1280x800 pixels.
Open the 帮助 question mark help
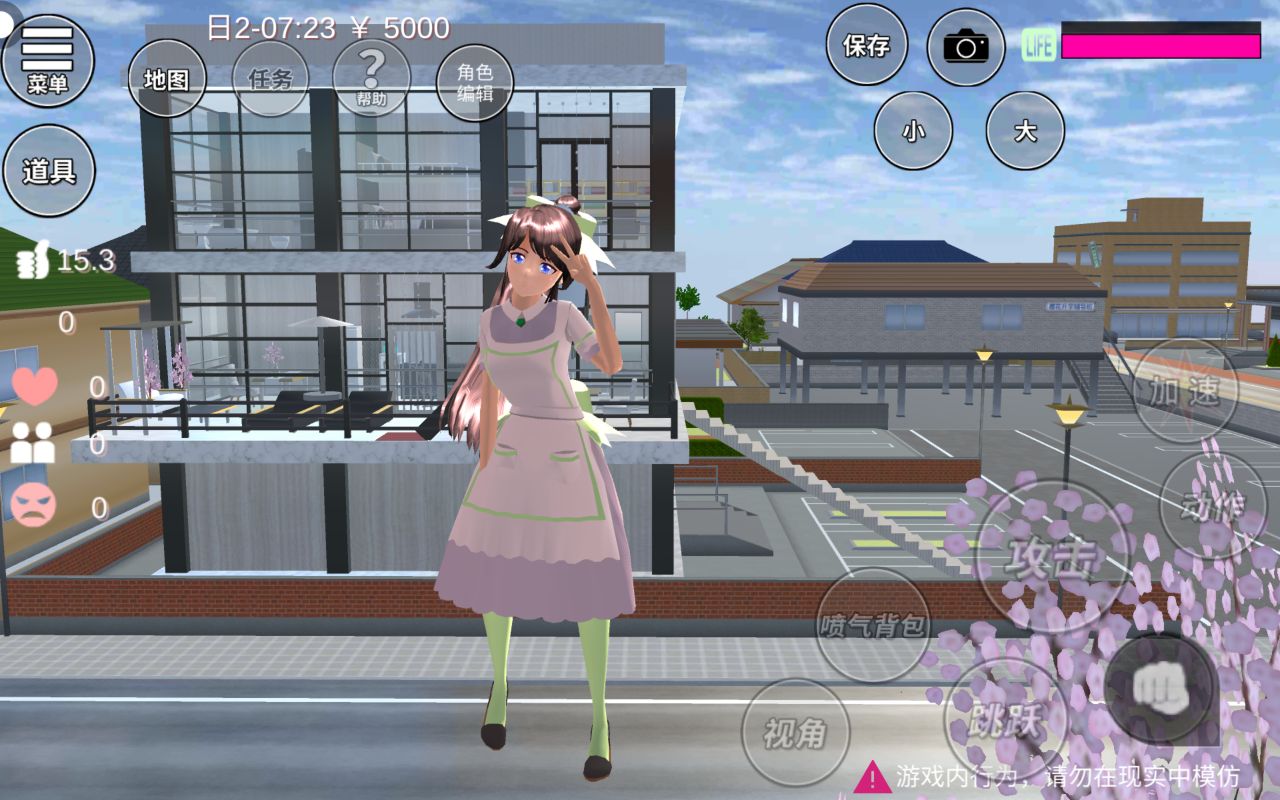pos(371,78)
